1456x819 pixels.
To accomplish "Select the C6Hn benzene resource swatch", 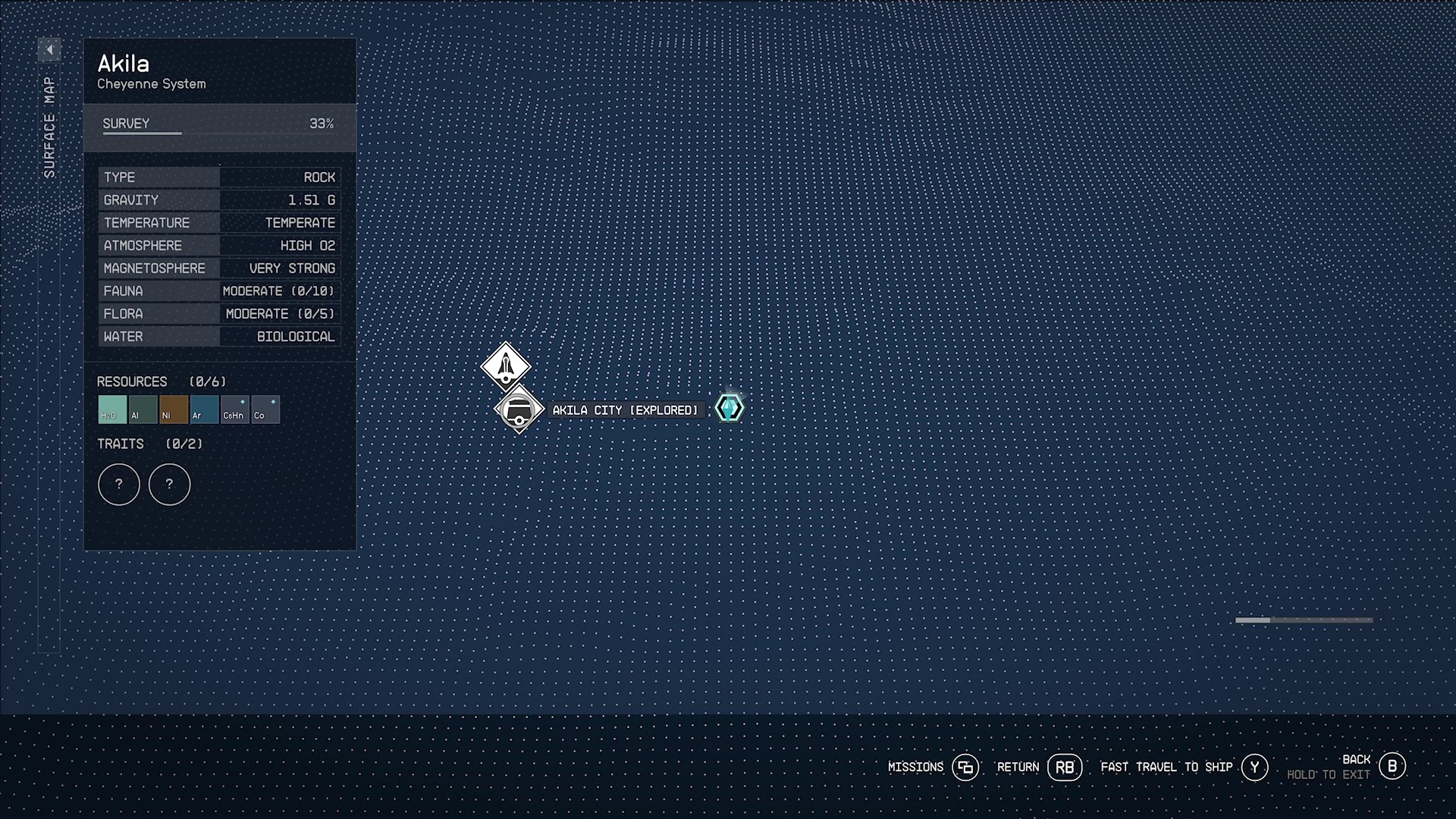I will point(235,409).
